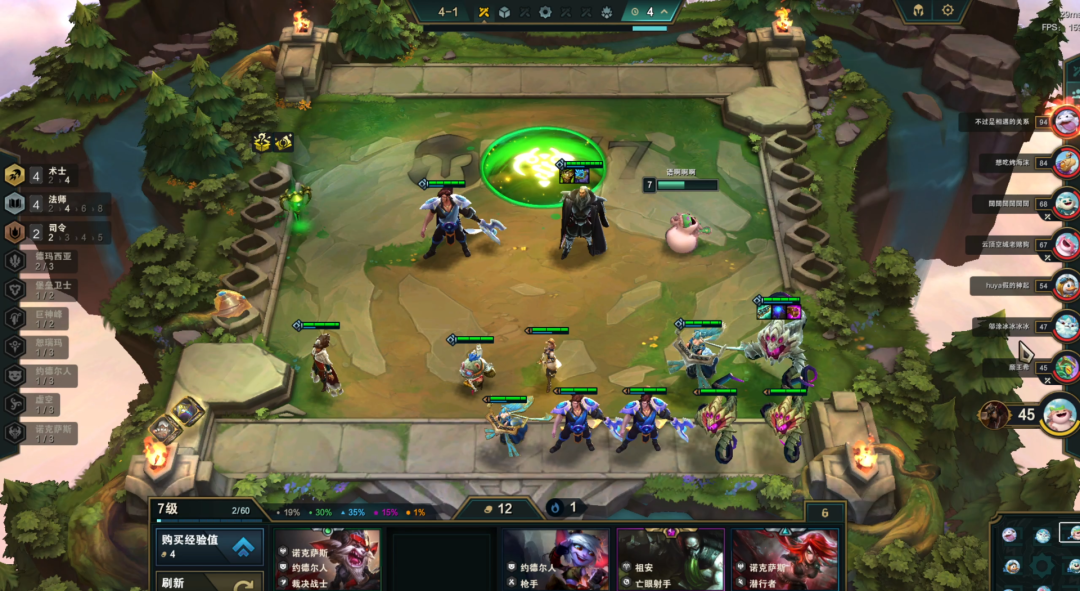Purchase the Tristana 枪手 champion card
Image resolution: width=1080 pixels, height=591 pixels.
point(556,561)
